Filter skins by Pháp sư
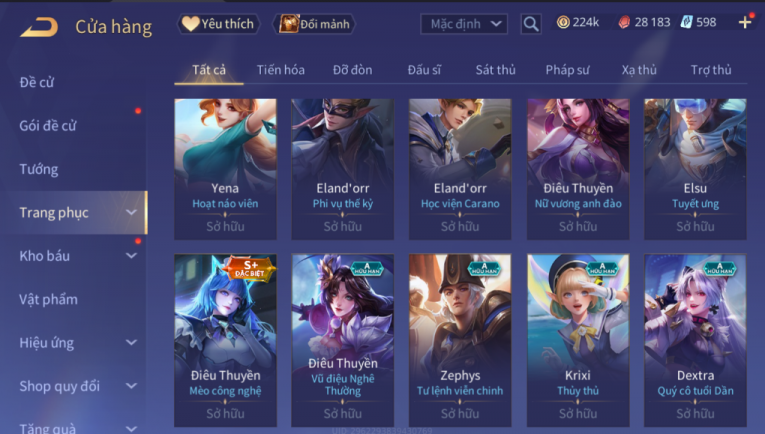 pos(566,70)
